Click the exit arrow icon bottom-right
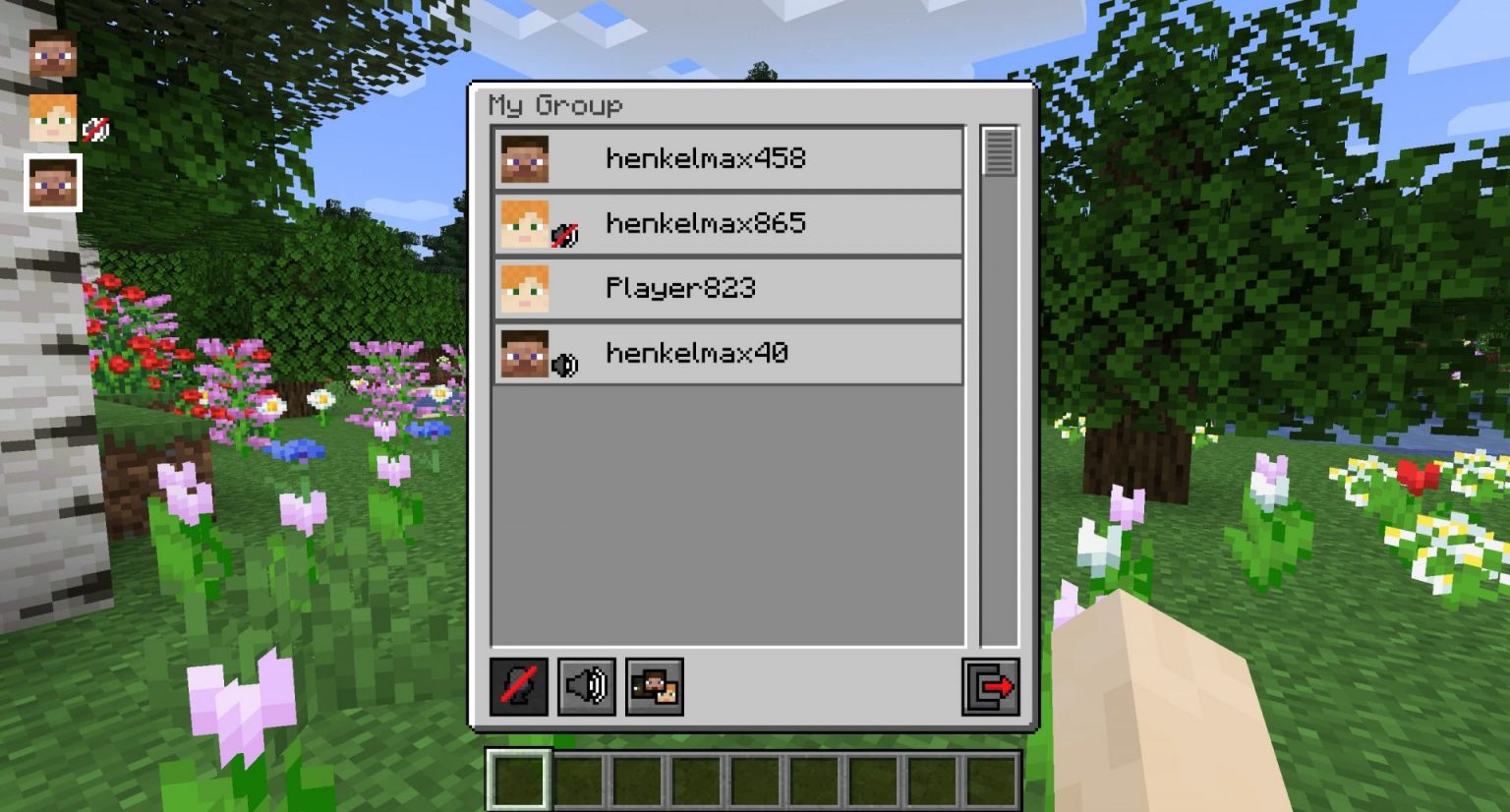This screenshot has width=1510, height=812. (991, 688)
